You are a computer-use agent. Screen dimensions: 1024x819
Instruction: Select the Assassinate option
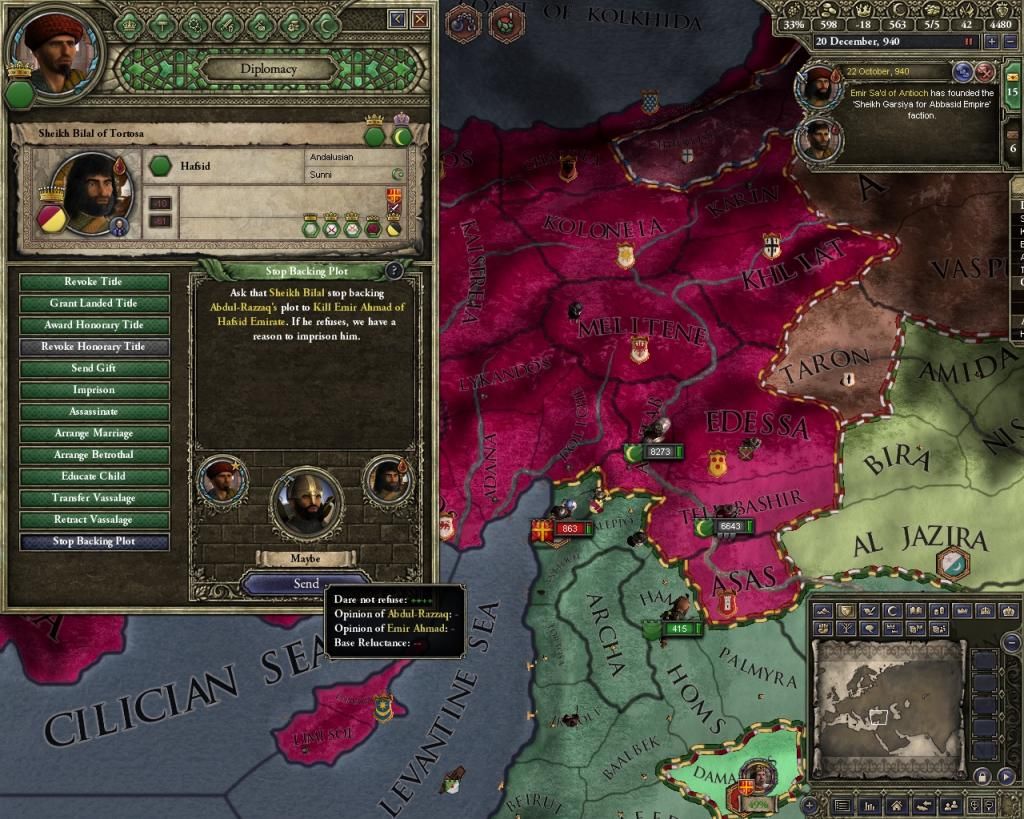click(x=94, y=412)
